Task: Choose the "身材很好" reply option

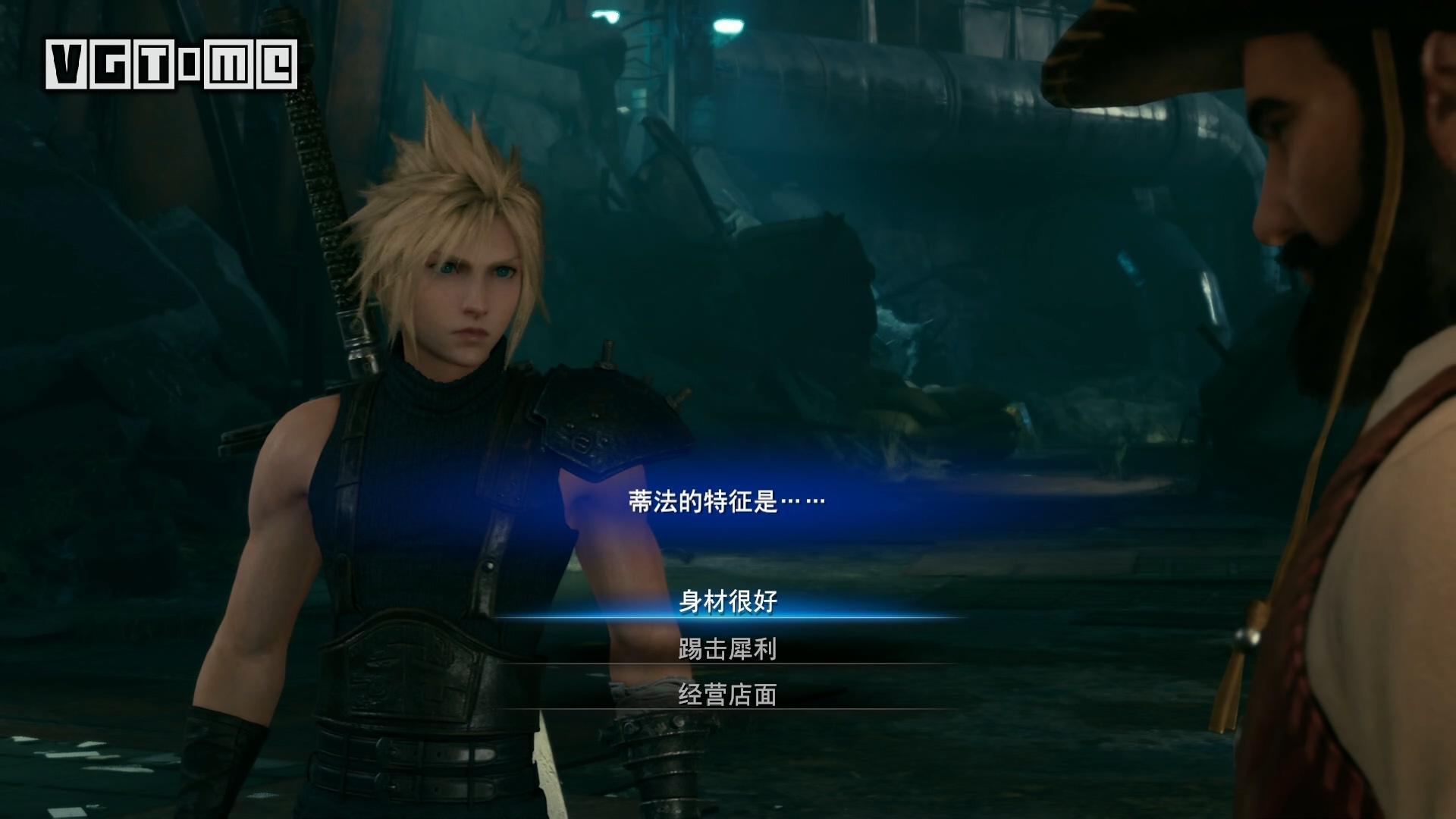Action: (728, 602)
